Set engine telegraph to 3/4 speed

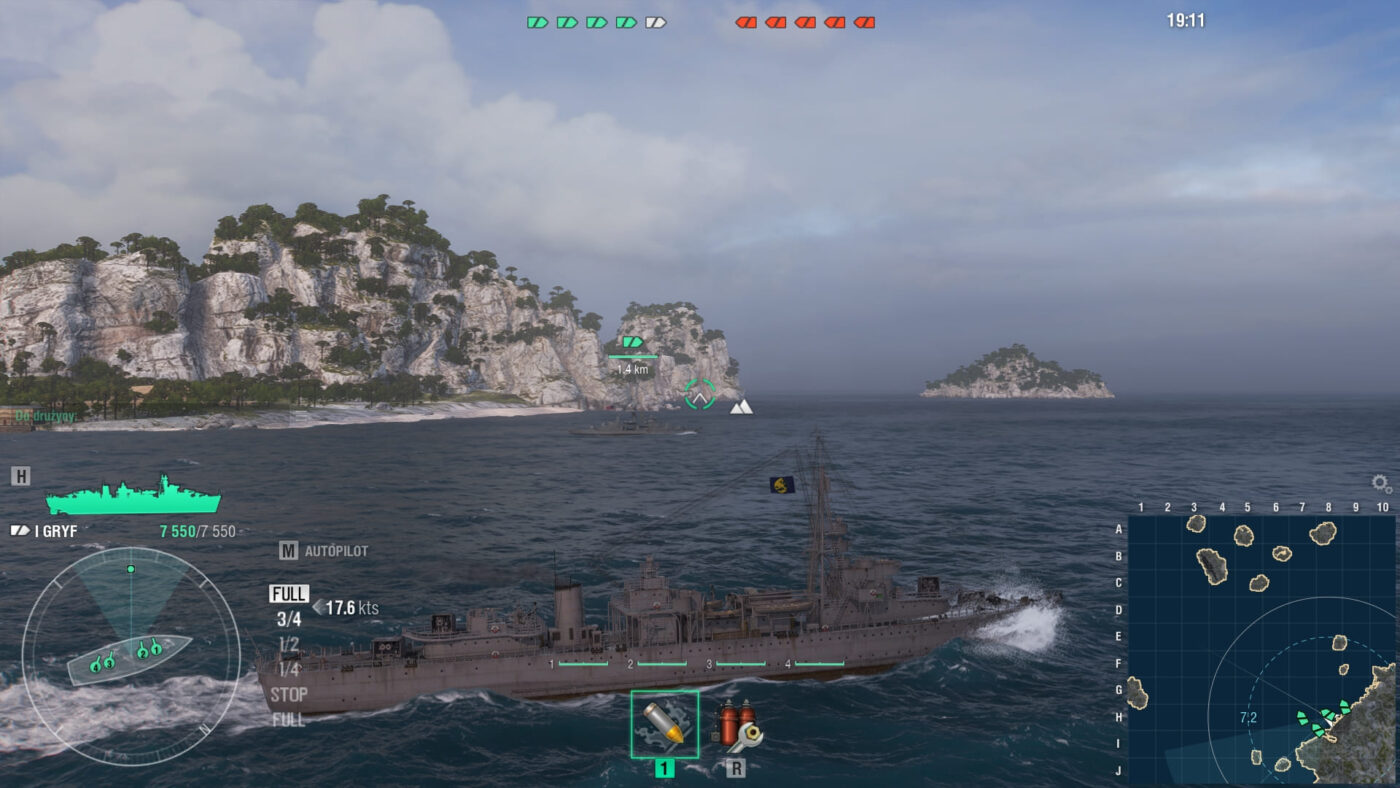289,619
